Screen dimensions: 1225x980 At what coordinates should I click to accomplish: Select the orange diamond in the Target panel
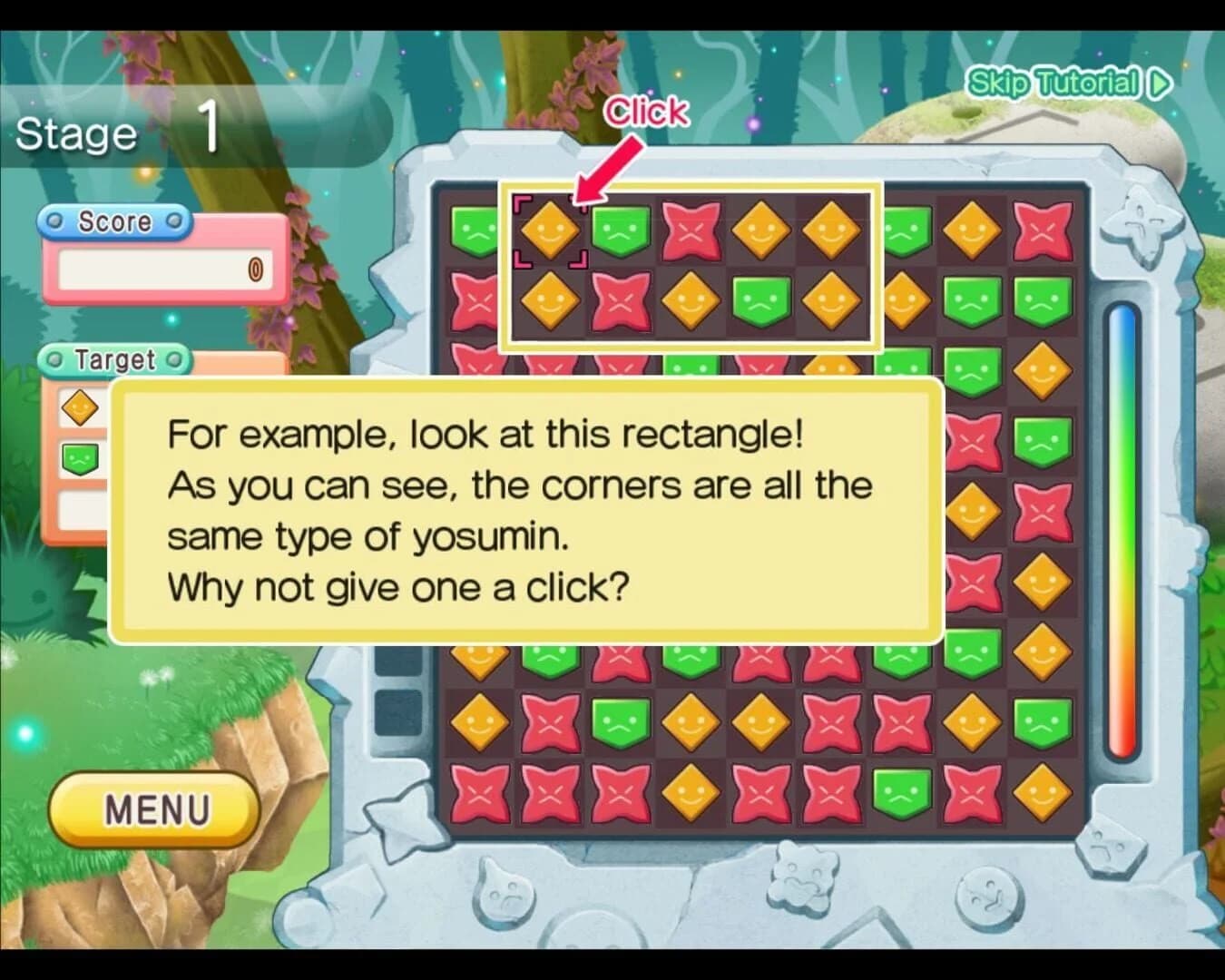tap(80, 407)
